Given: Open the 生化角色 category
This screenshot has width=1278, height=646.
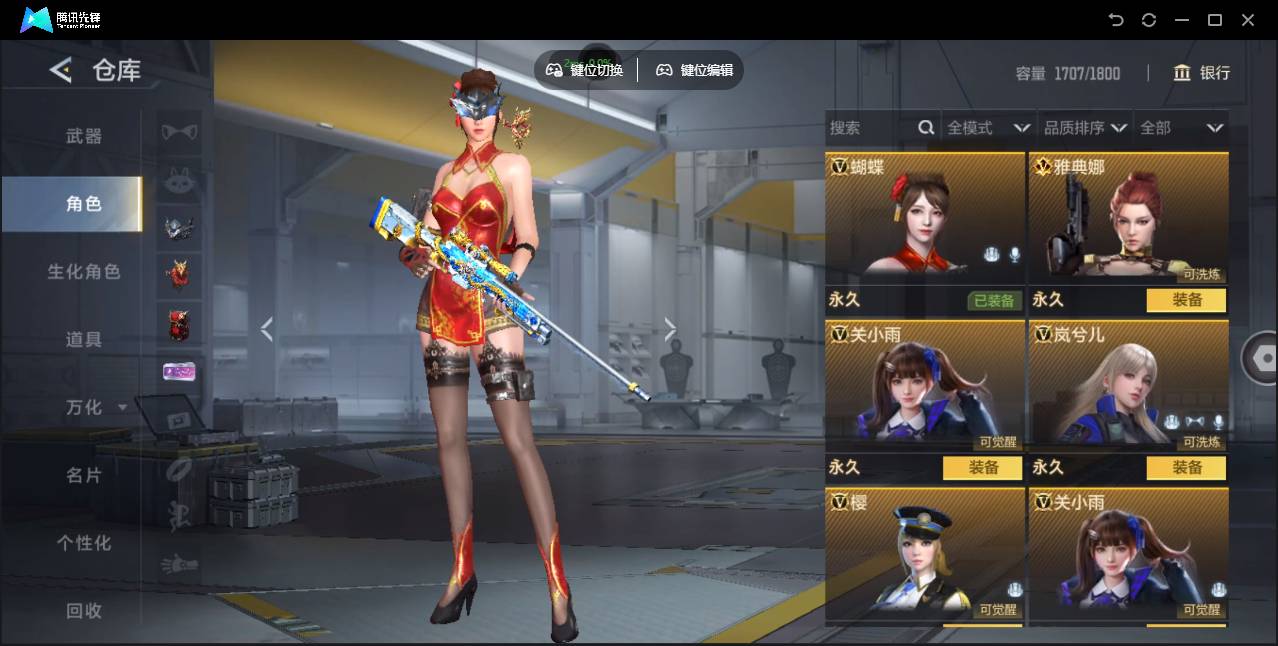Looking at the screenshot, I should point(84,272).
